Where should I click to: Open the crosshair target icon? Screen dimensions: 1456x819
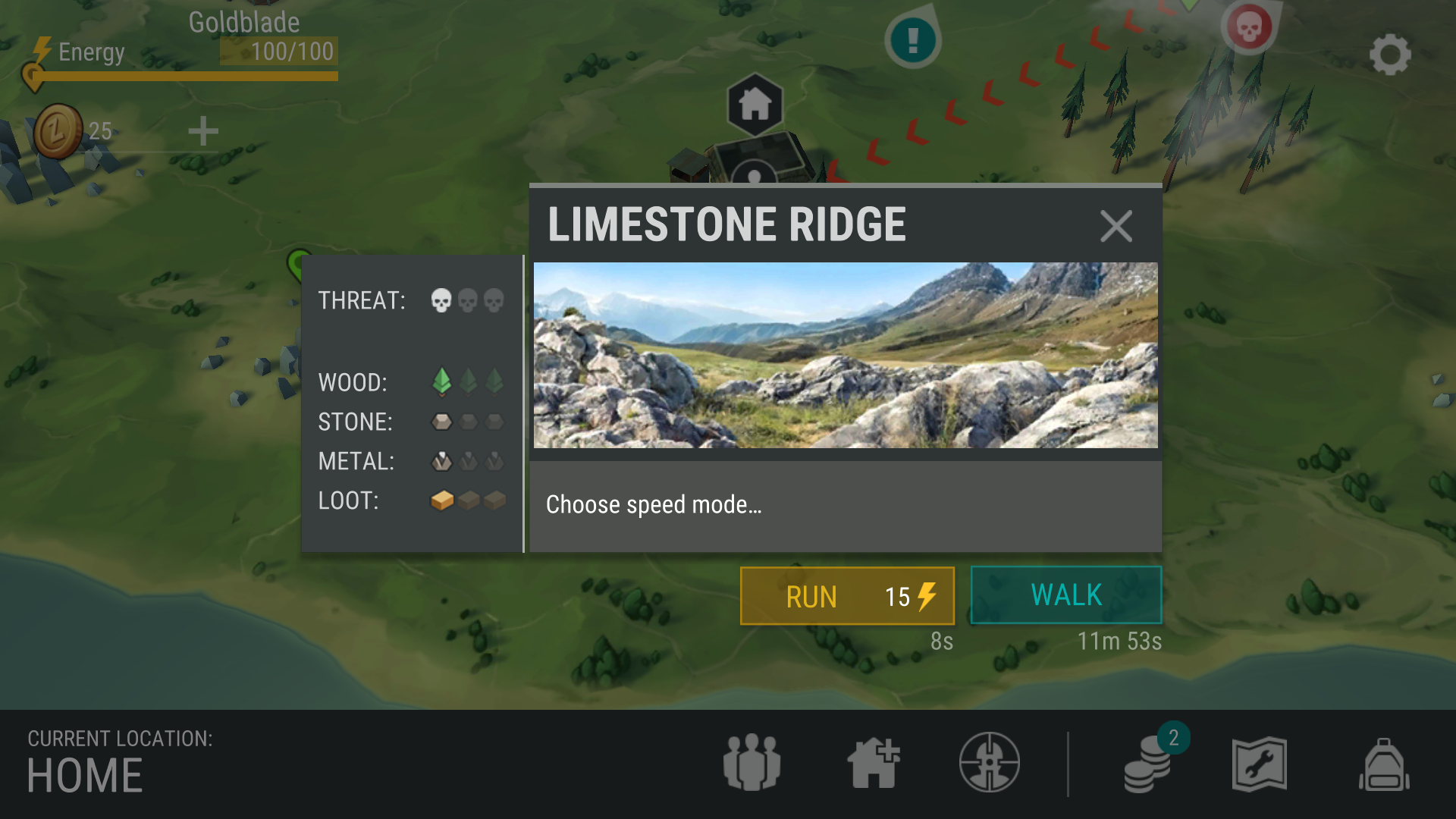(x=989, y=763)
